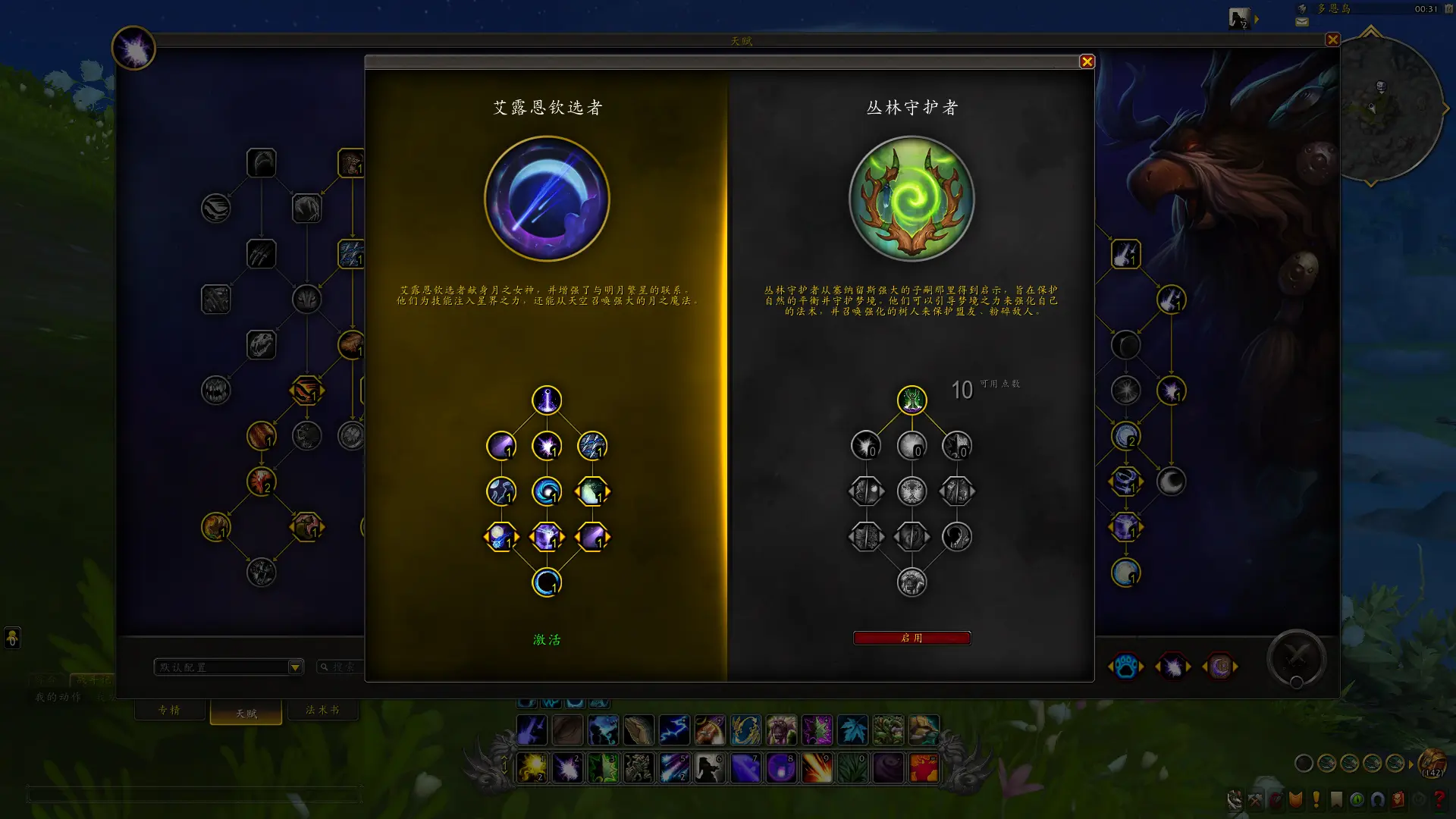Close the hero talent selection dialog
This screenshot has height=819, width=1456.
coord(1087,62)
